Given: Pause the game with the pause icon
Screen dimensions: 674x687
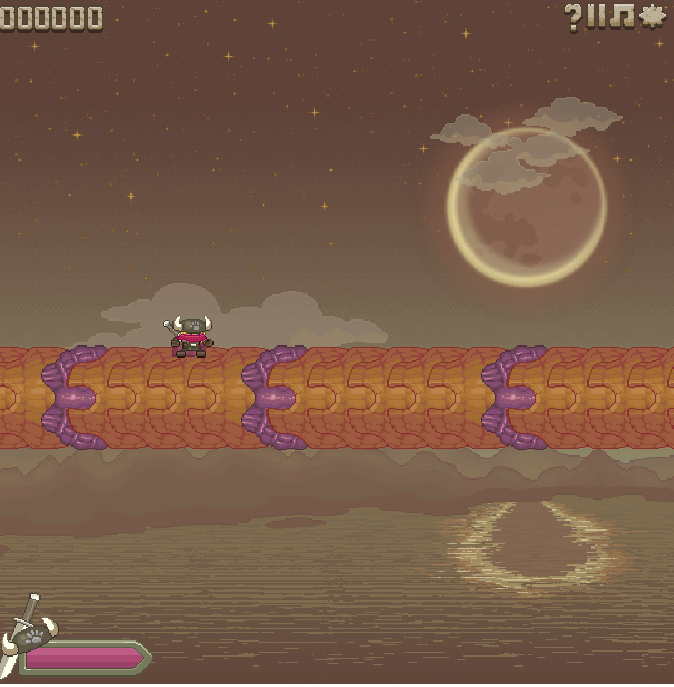Looking at the screenshot, I should [x=597, y=16].
